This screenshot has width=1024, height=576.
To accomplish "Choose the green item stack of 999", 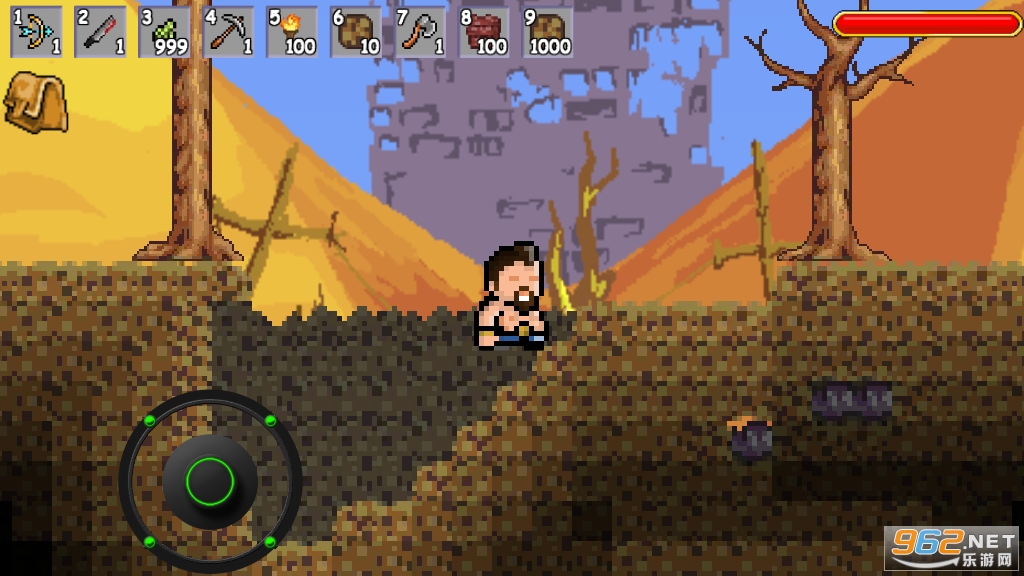I will pos(165,32).
